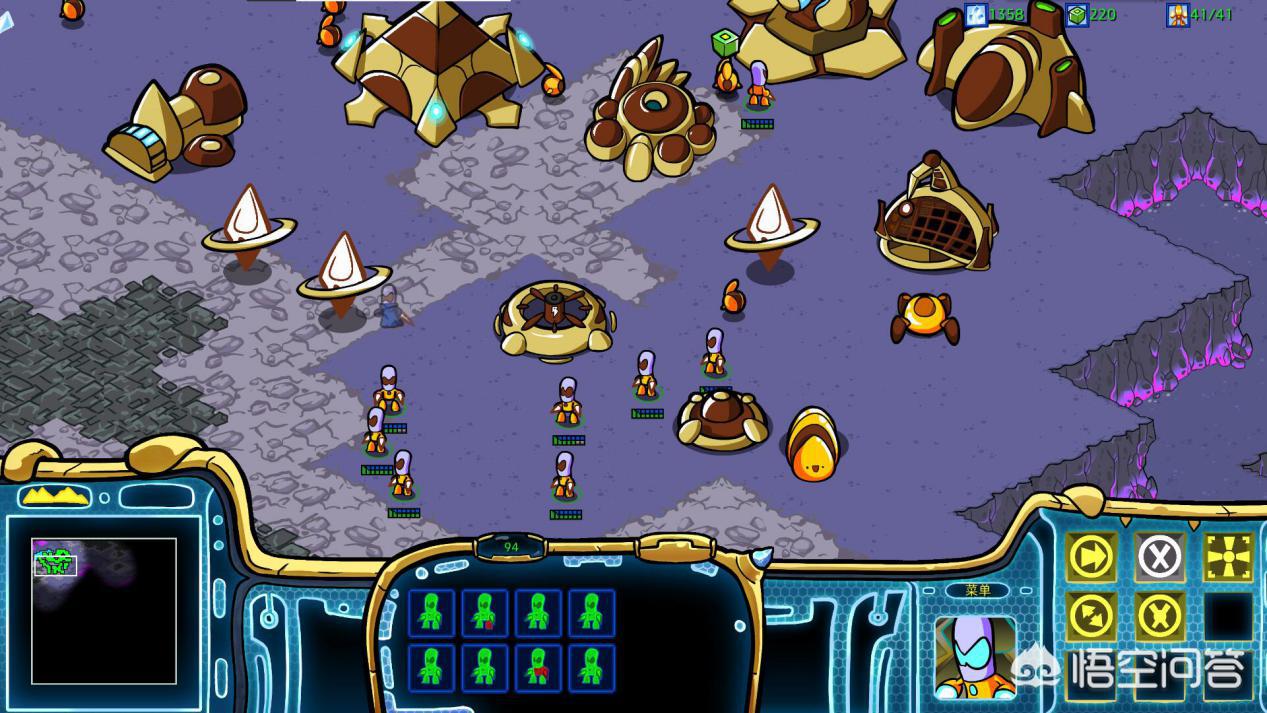
Task: Select the damaged Zealot wireframe in the bottom row
Action: (538, 668)
